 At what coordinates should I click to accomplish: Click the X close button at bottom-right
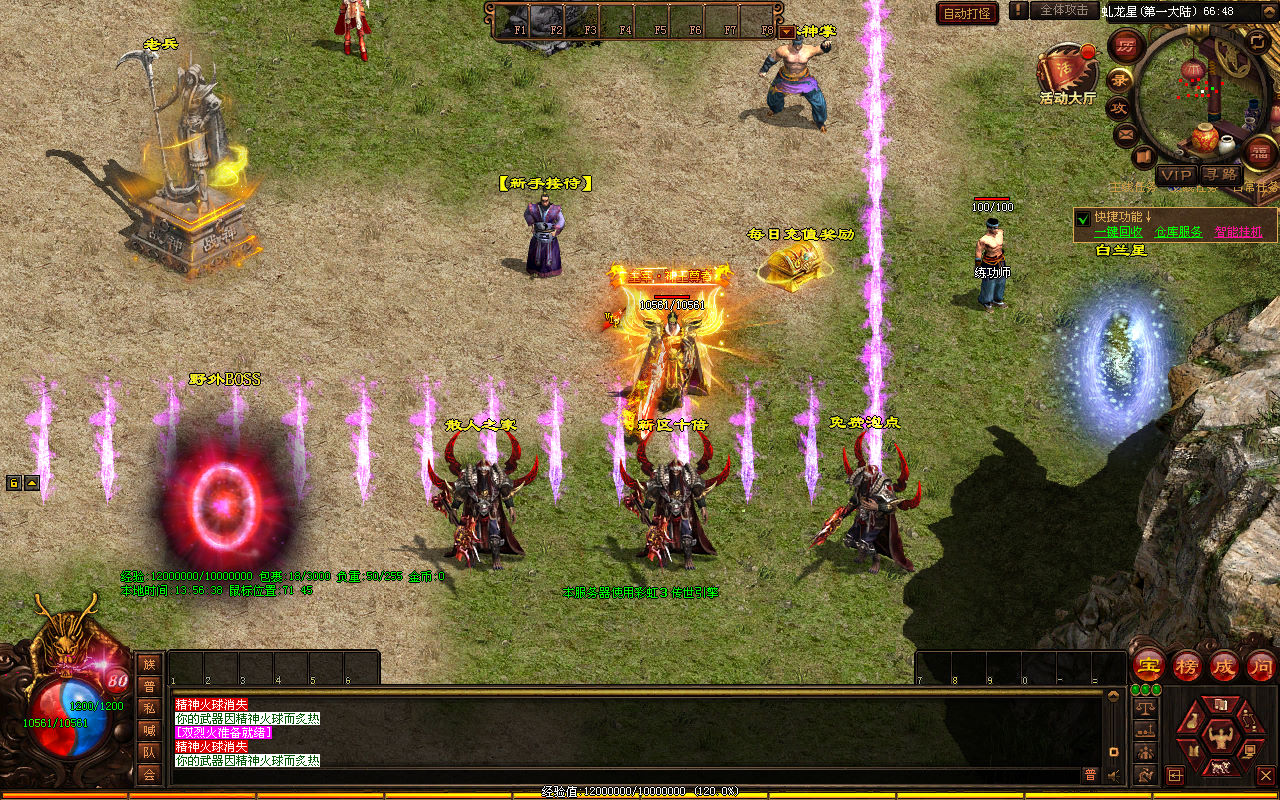pyautogui.click(x=1265, y=775)
